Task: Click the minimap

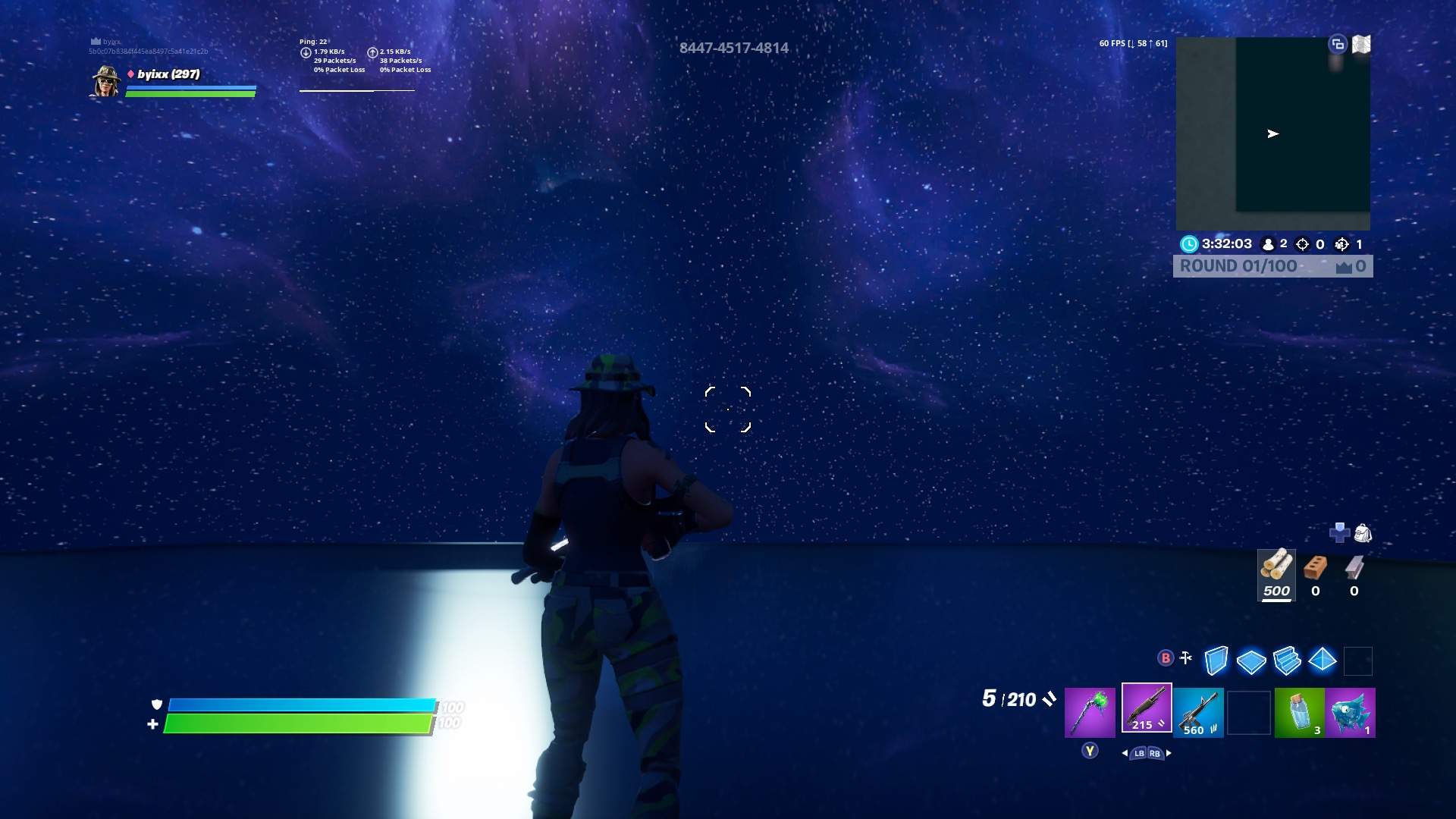Action: pyautogui.click(x=1272, y=133)
